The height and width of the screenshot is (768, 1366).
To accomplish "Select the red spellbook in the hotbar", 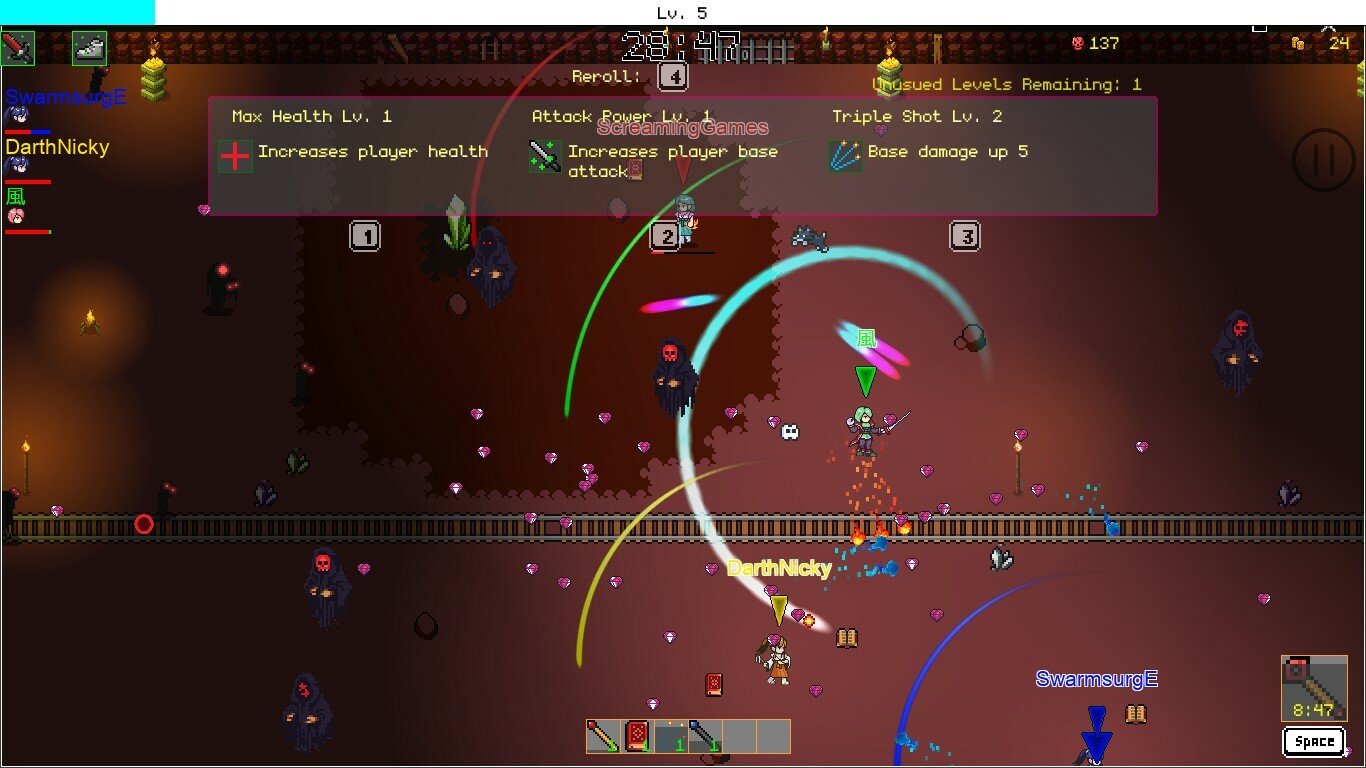I will 636,735.
